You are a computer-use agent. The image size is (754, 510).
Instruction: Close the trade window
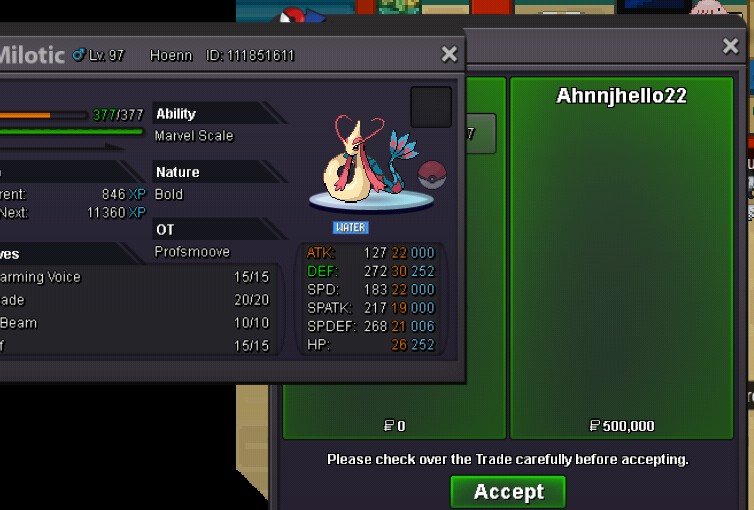[x=731, y=46]
